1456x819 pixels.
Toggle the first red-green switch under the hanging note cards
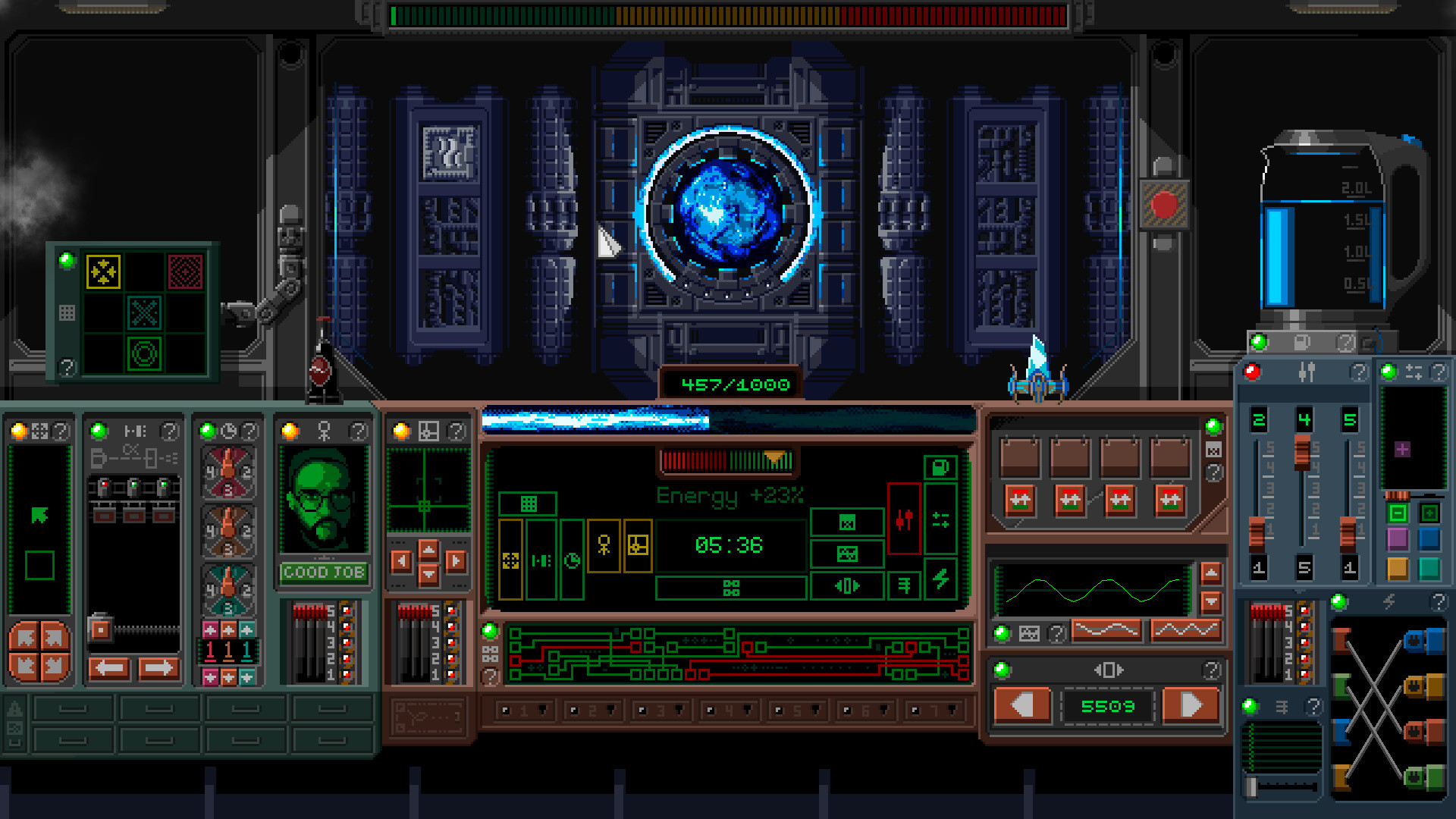tap(1020, 500)
